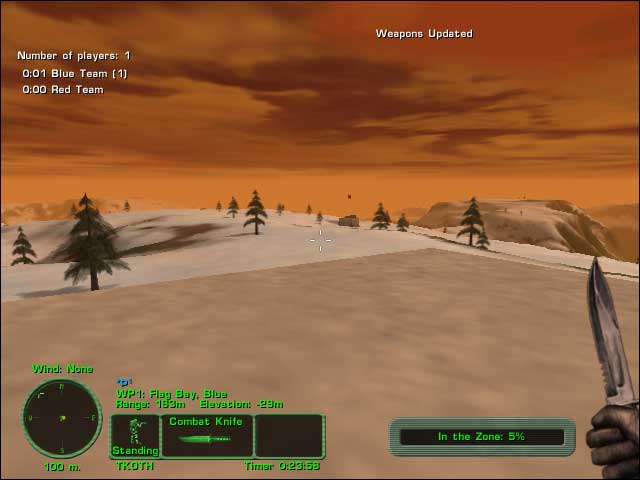Select the Red Team scoreboard row
The width and height of the screenshot is (640, 480).
point(63,90)
